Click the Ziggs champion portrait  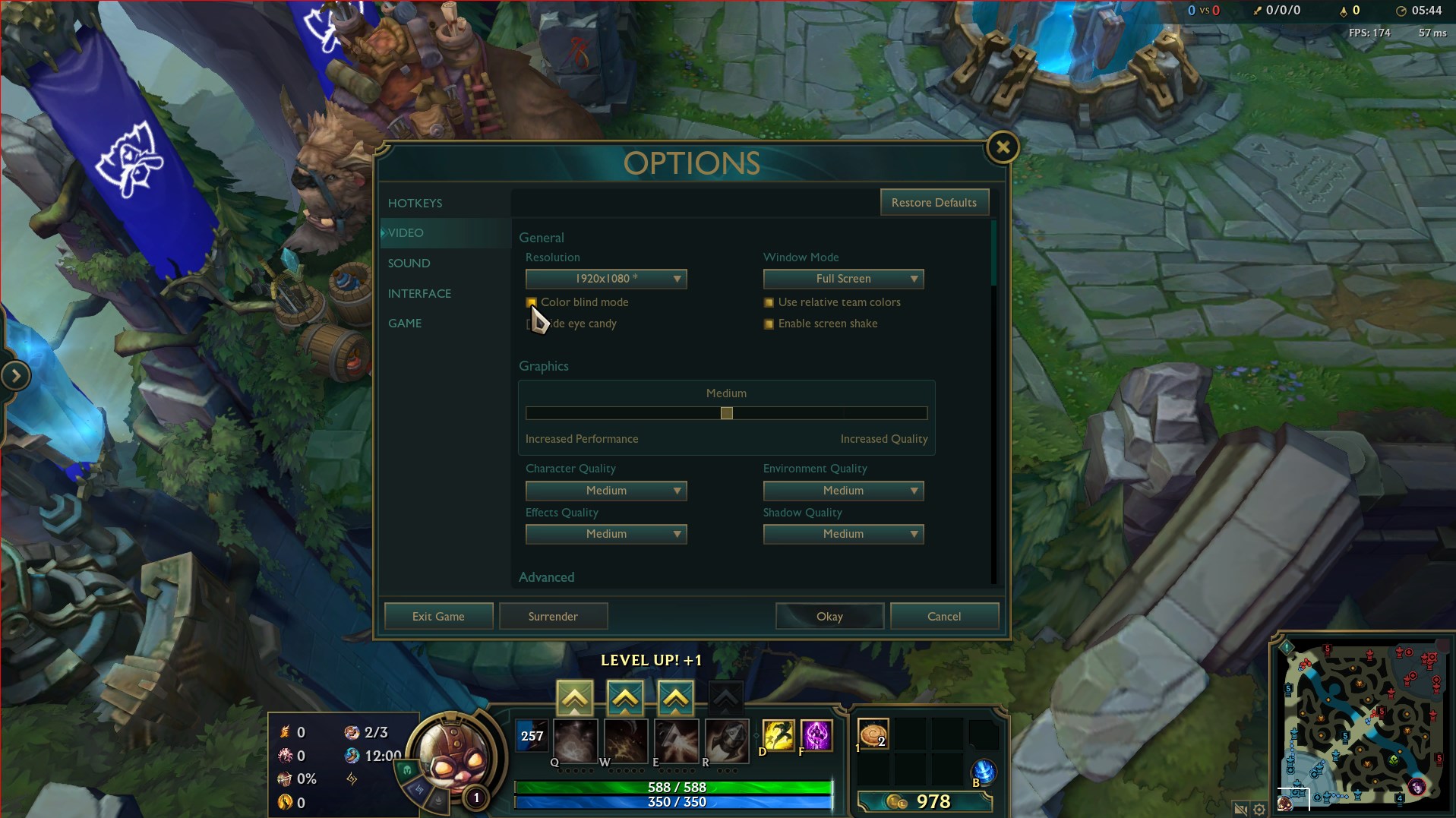tap(456, 756)
